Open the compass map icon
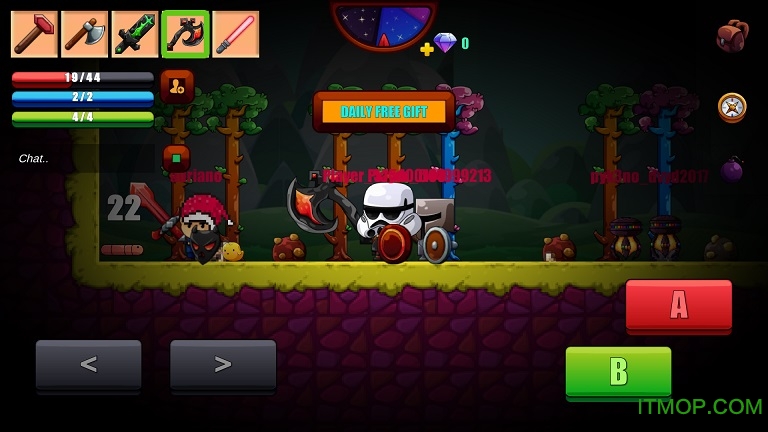The width and height of the screenshot is (768, 432). point(732,106)
